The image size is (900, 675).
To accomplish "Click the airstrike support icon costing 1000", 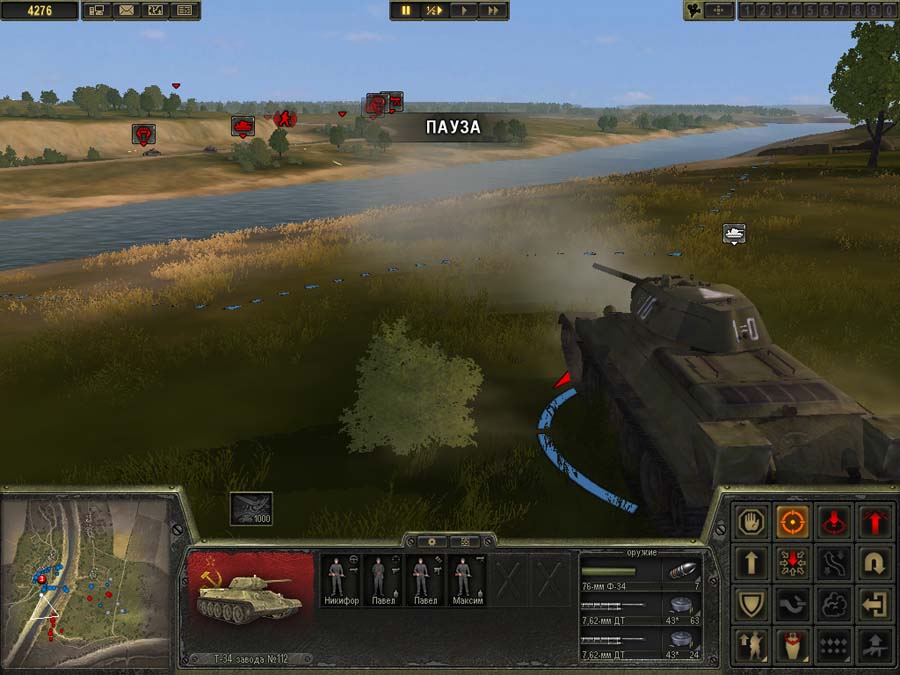I will 250,508.
